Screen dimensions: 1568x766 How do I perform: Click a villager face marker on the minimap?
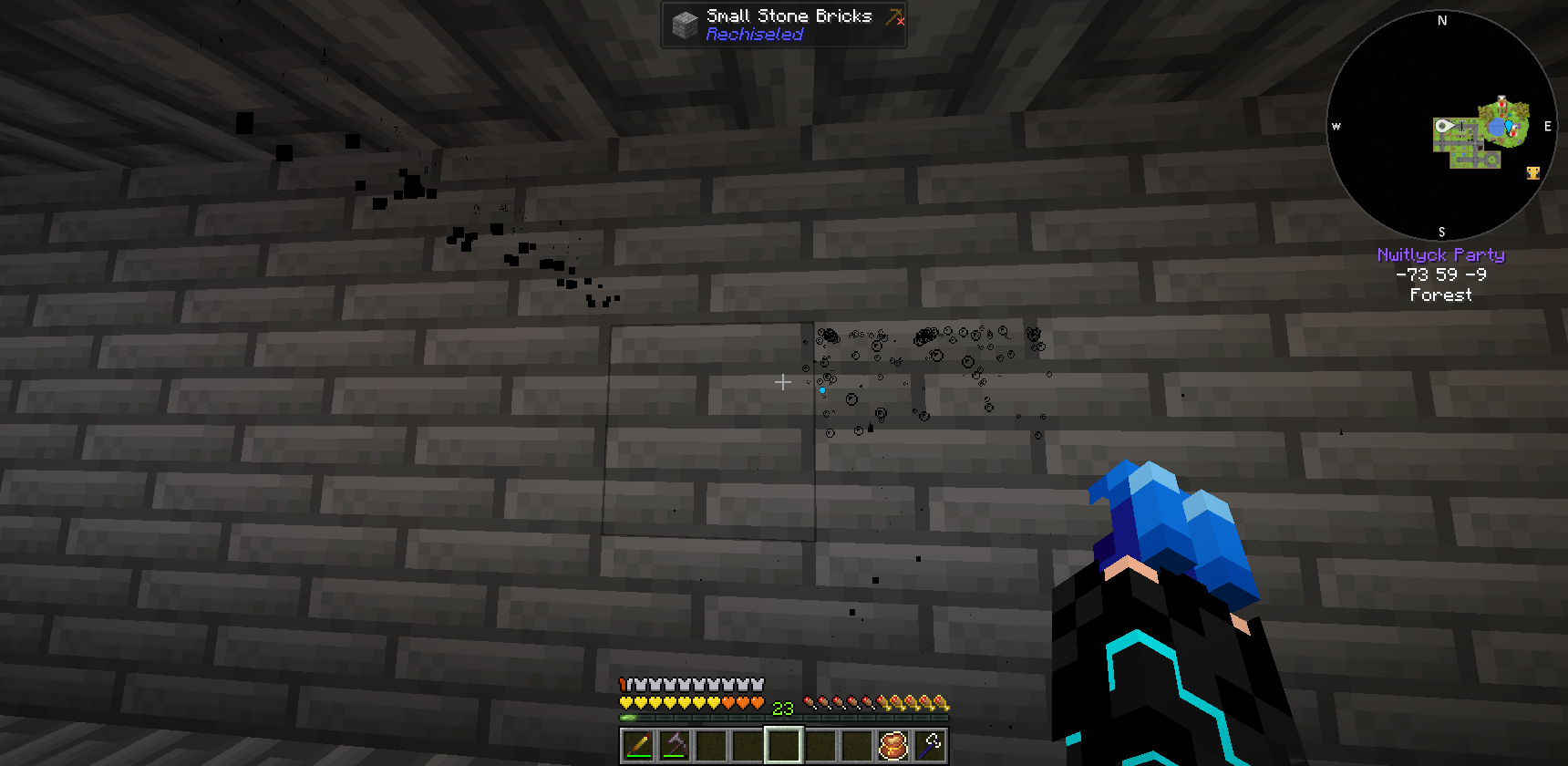[1501, 101]
